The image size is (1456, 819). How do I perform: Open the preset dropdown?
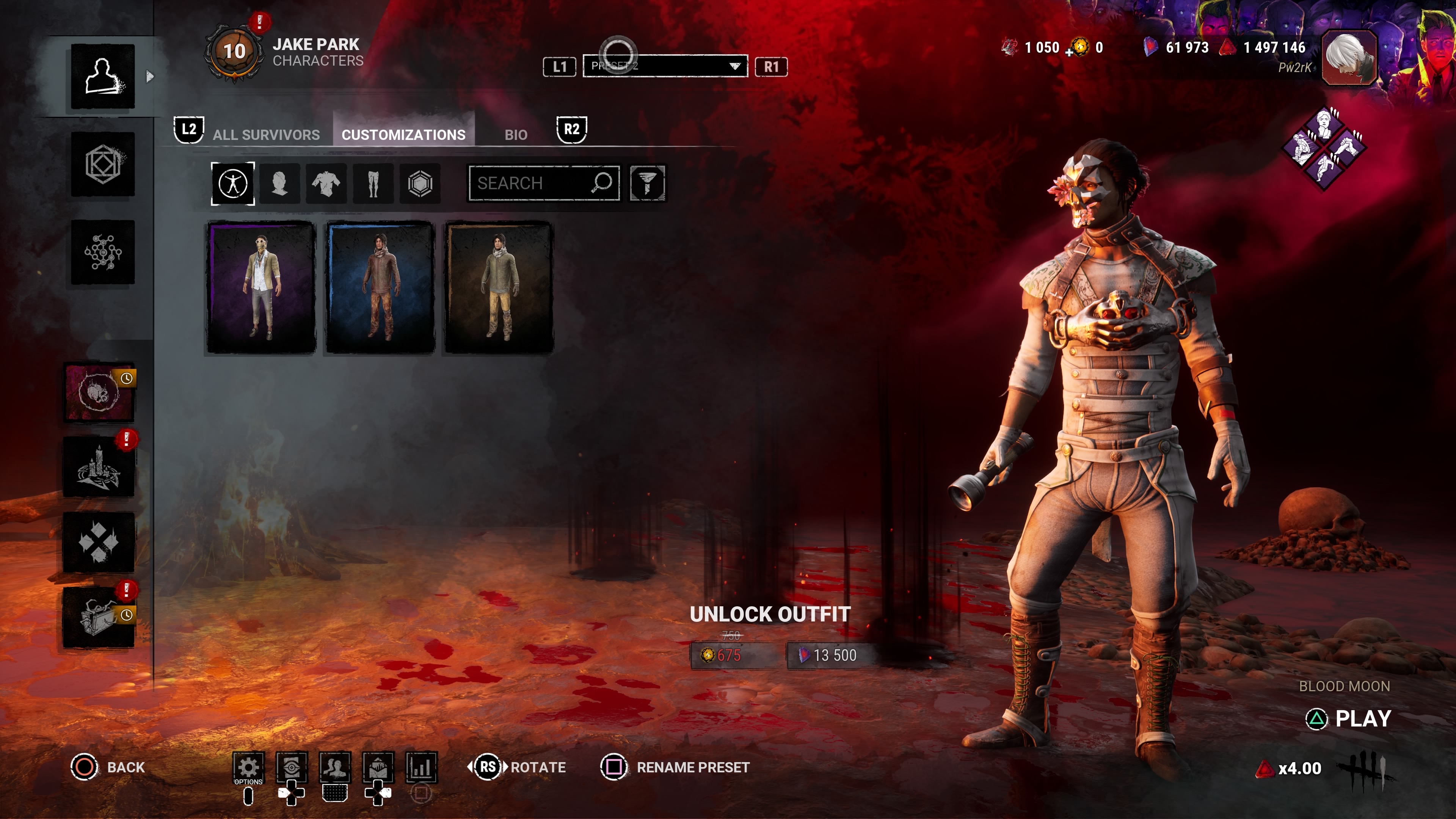click(x=665, y=66)
